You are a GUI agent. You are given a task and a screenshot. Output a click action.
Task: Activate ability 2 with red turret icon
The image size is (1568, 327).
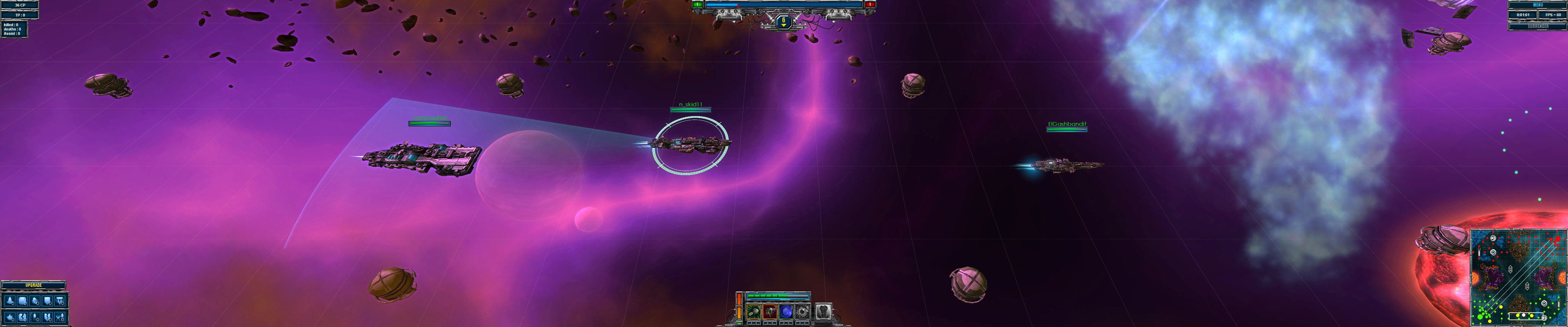click(770, 312)
